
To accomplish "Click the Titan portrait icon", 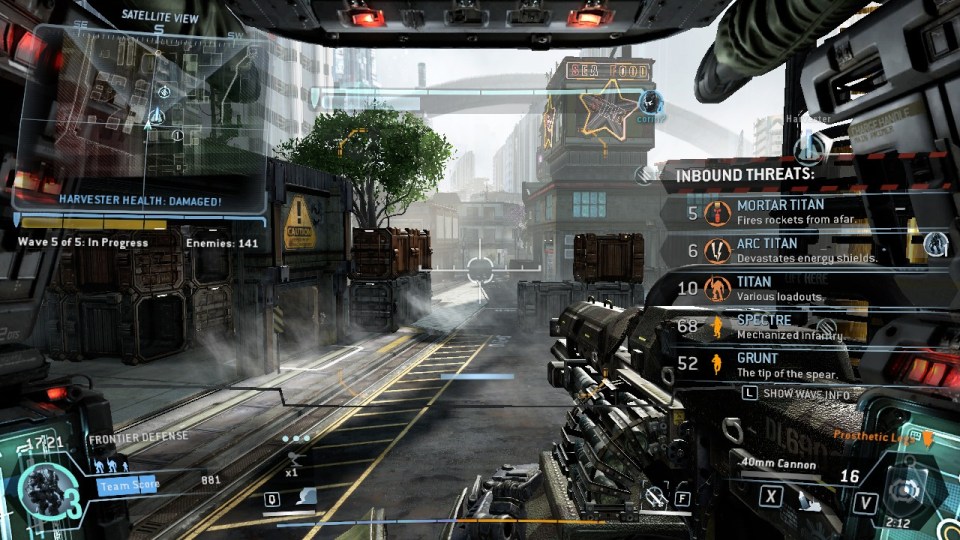I will pos(45,489).
